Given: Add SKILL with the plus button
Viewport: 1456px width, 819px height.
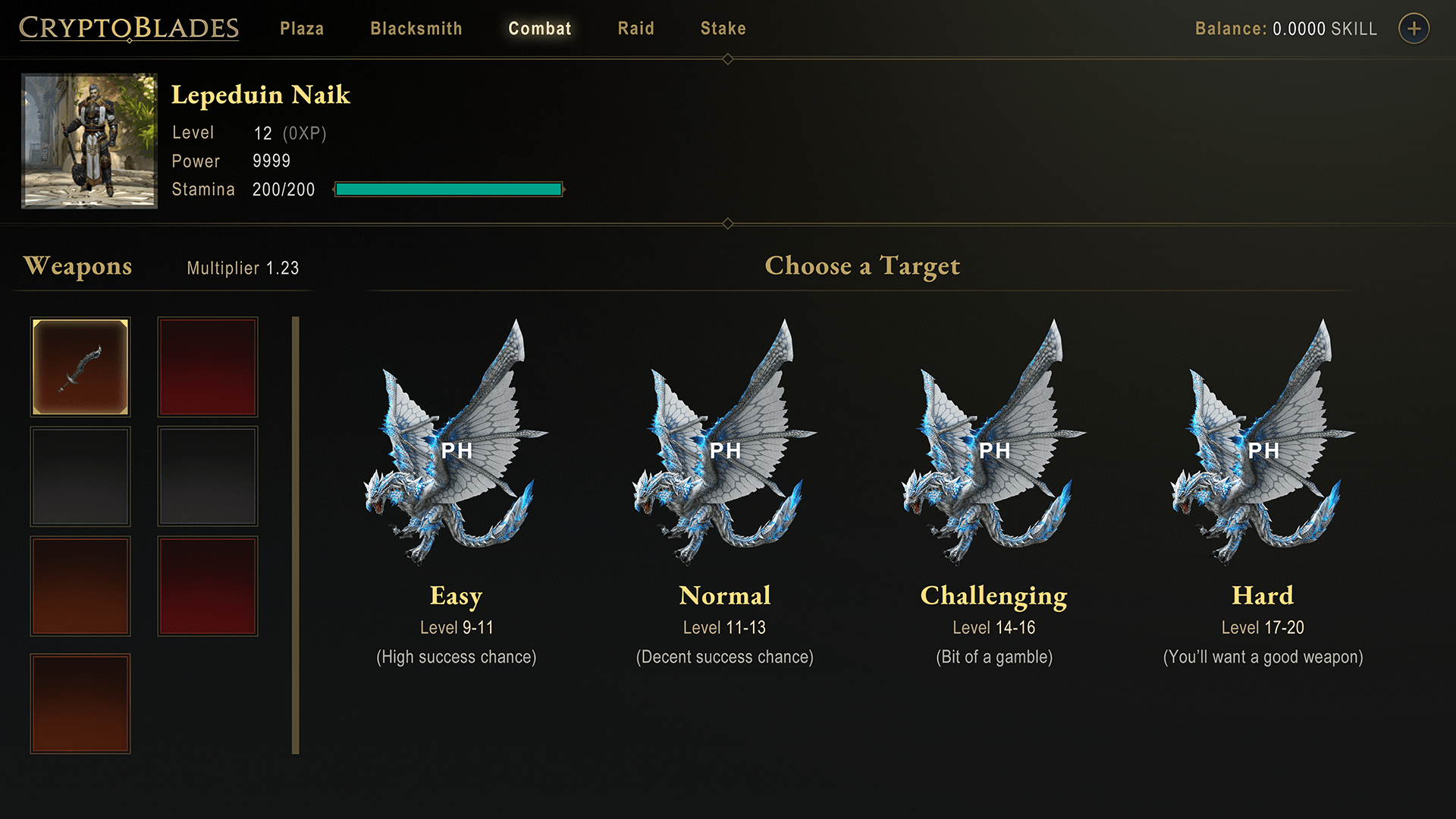Looking at the screenshot, I should click(x=1414, y=29).
